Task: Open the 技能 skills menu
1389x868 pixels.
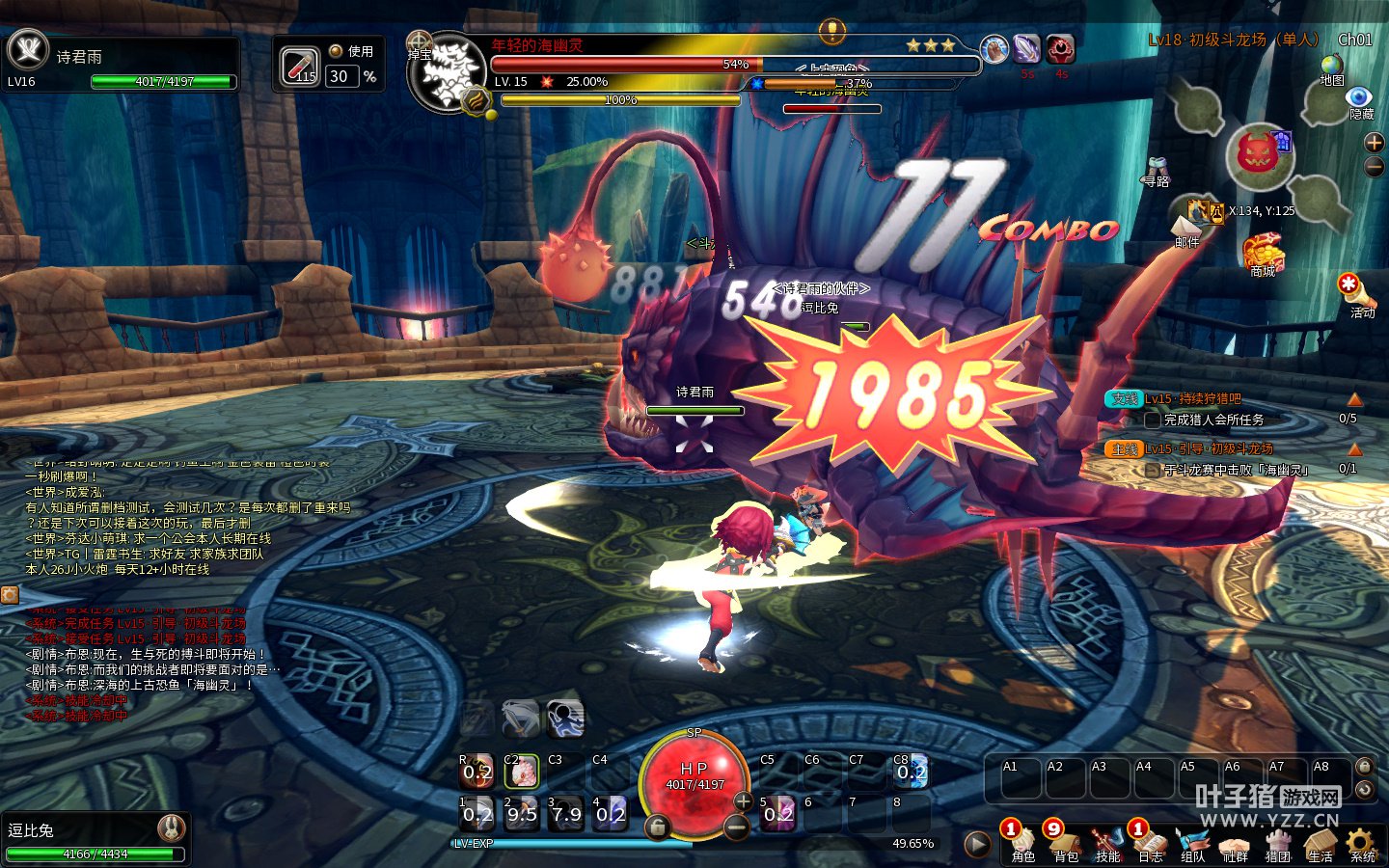Action: pos(1107,845)
